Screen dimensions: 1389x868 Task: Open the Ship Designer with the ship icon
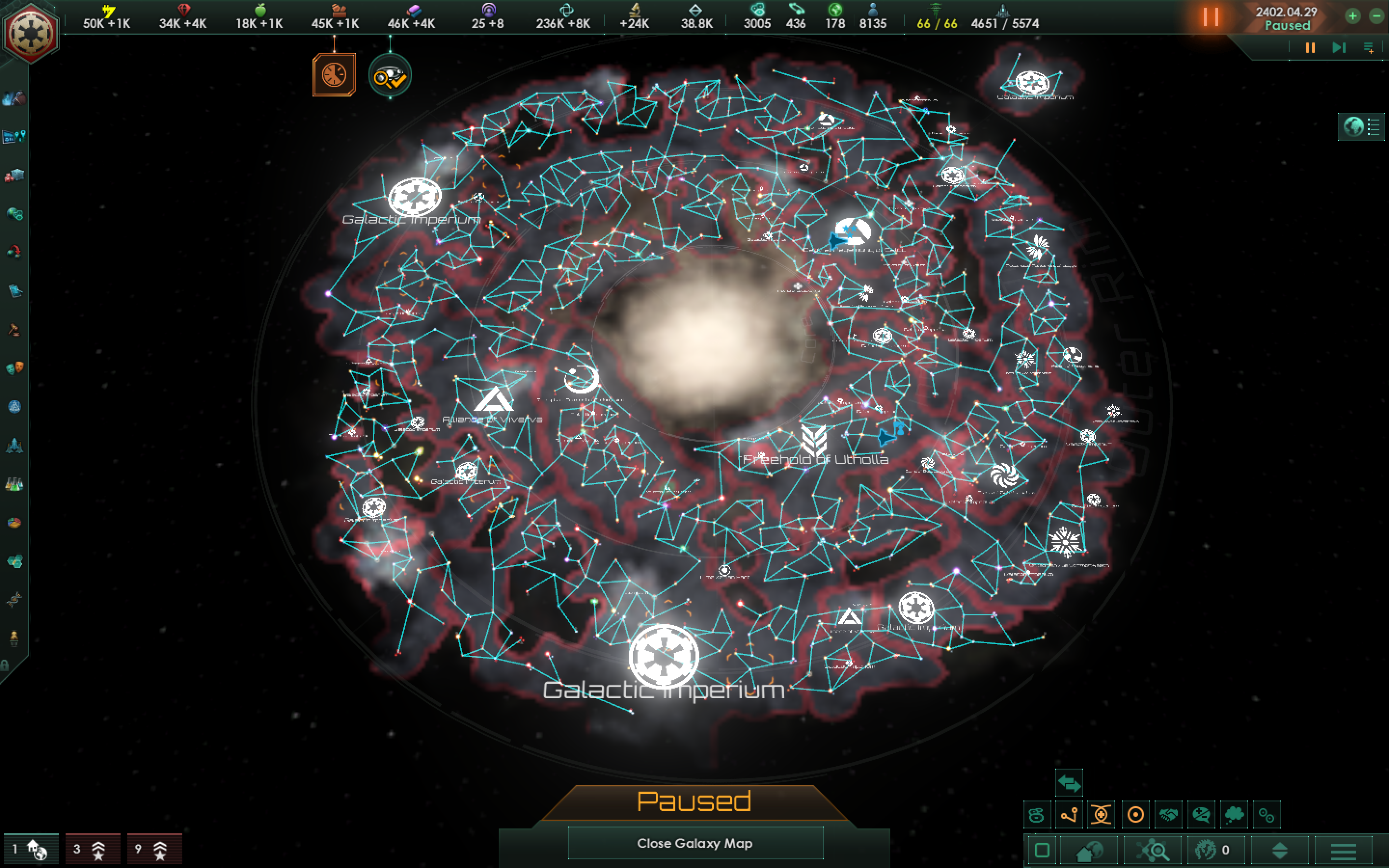click(x=14, y=446)
